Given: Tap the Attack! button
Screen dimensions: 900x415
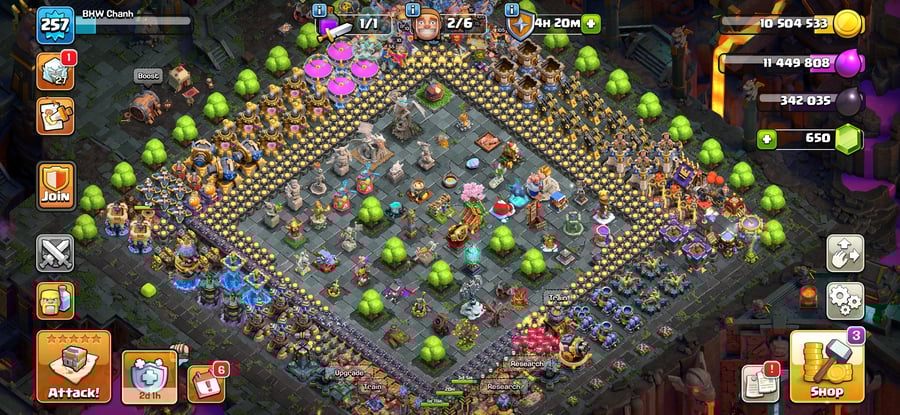Looking at the screenshot, I should click(x=73, y=366).
